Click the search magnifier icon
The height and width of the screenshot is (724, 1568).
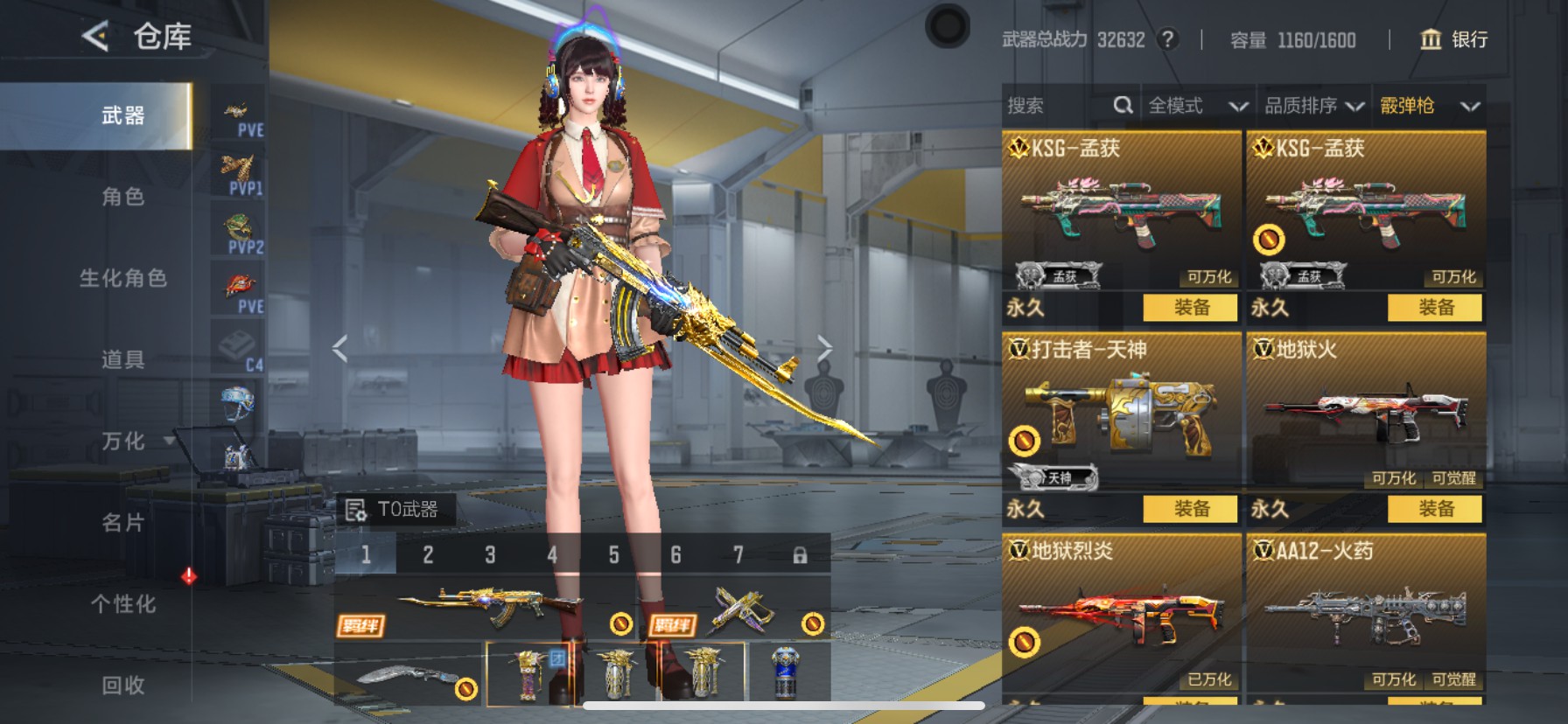coord(1124,105)
